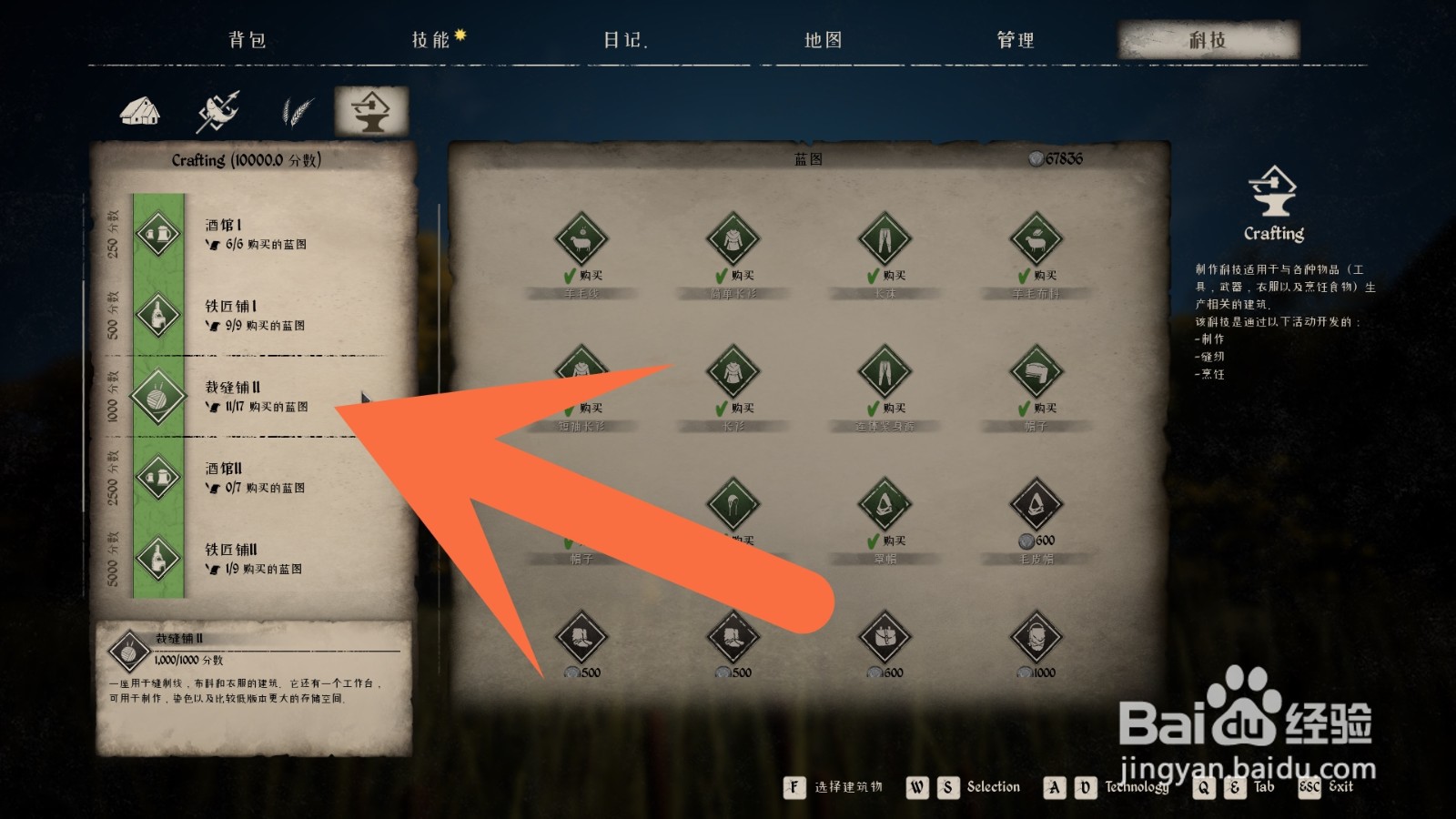This screenshot has width=1456, height=819.
Task: Select the 羊毛线 sheep blueprint icon
Action: coord(580,238)
